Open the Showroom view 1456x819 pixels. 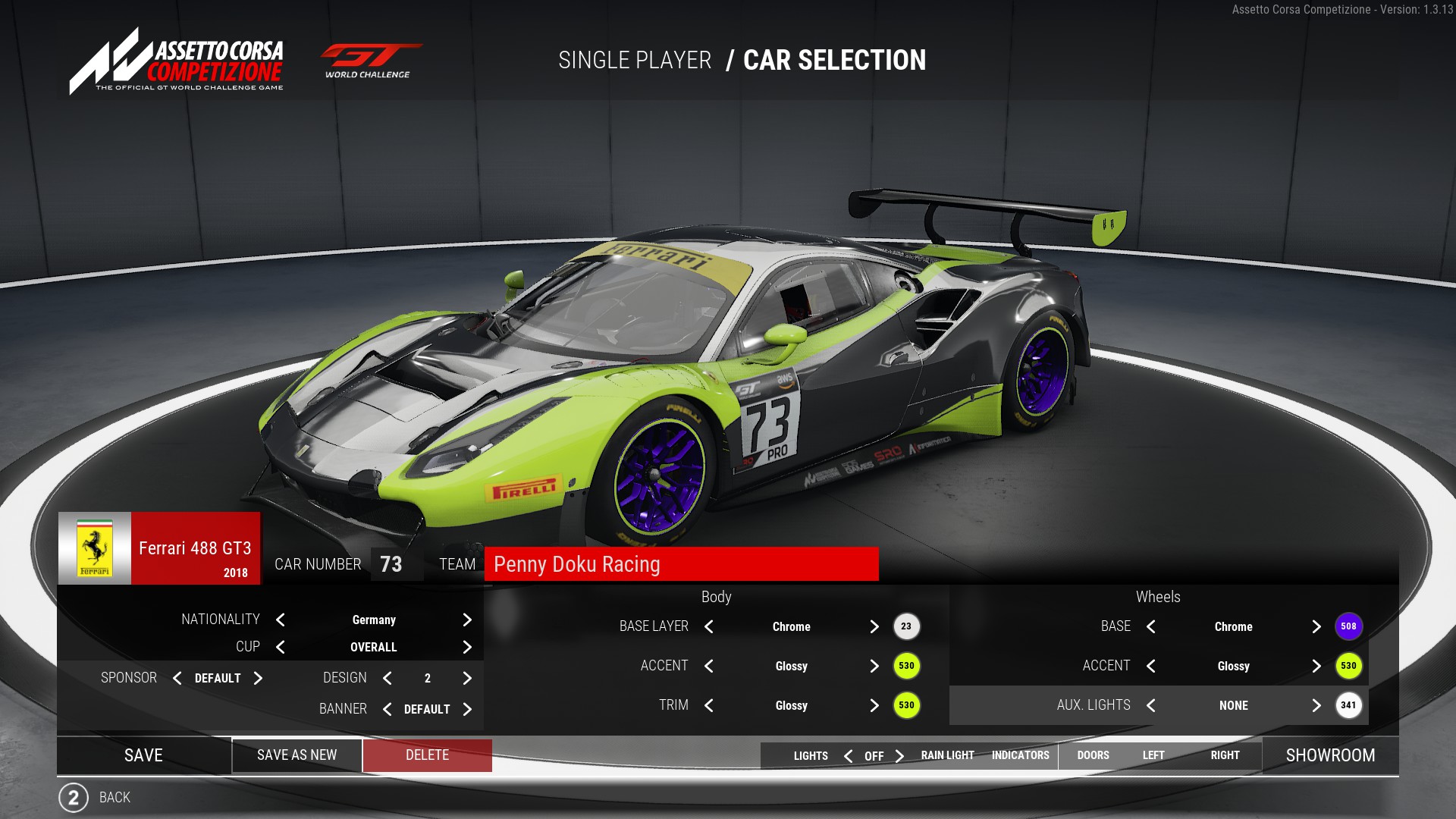click(1330, 755)
